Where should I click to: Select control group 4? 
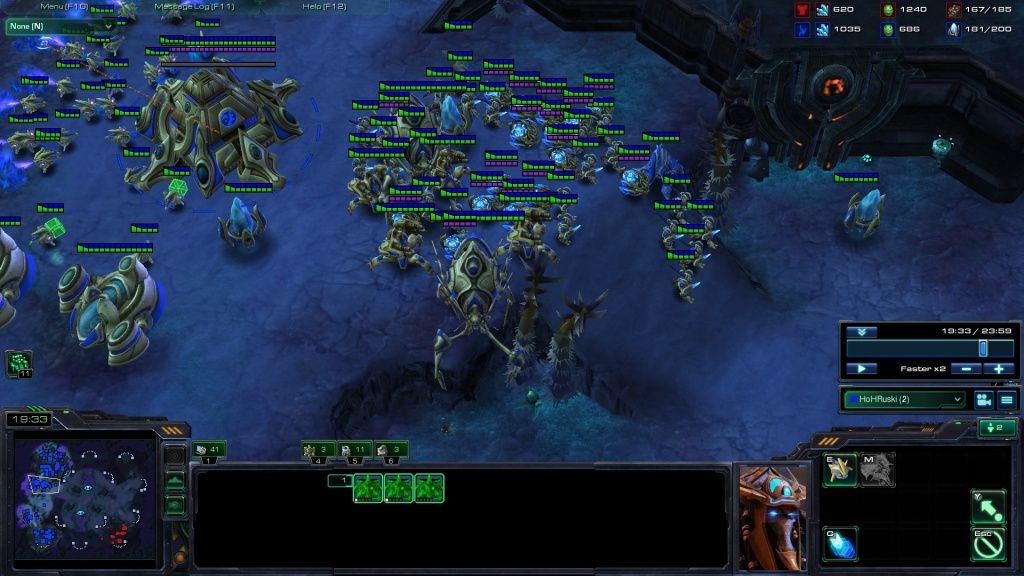(x=318, y=451)
